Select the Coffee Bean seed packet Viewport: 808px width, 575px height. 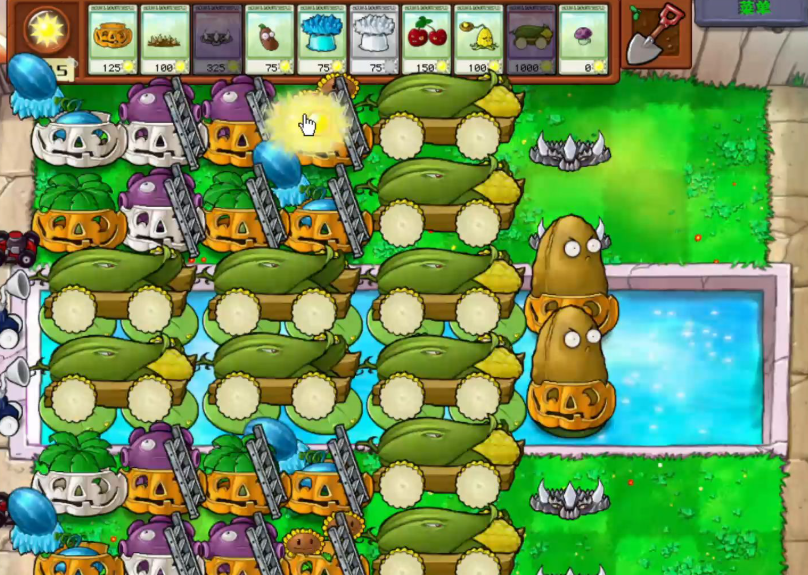click(x=270, y=41)
